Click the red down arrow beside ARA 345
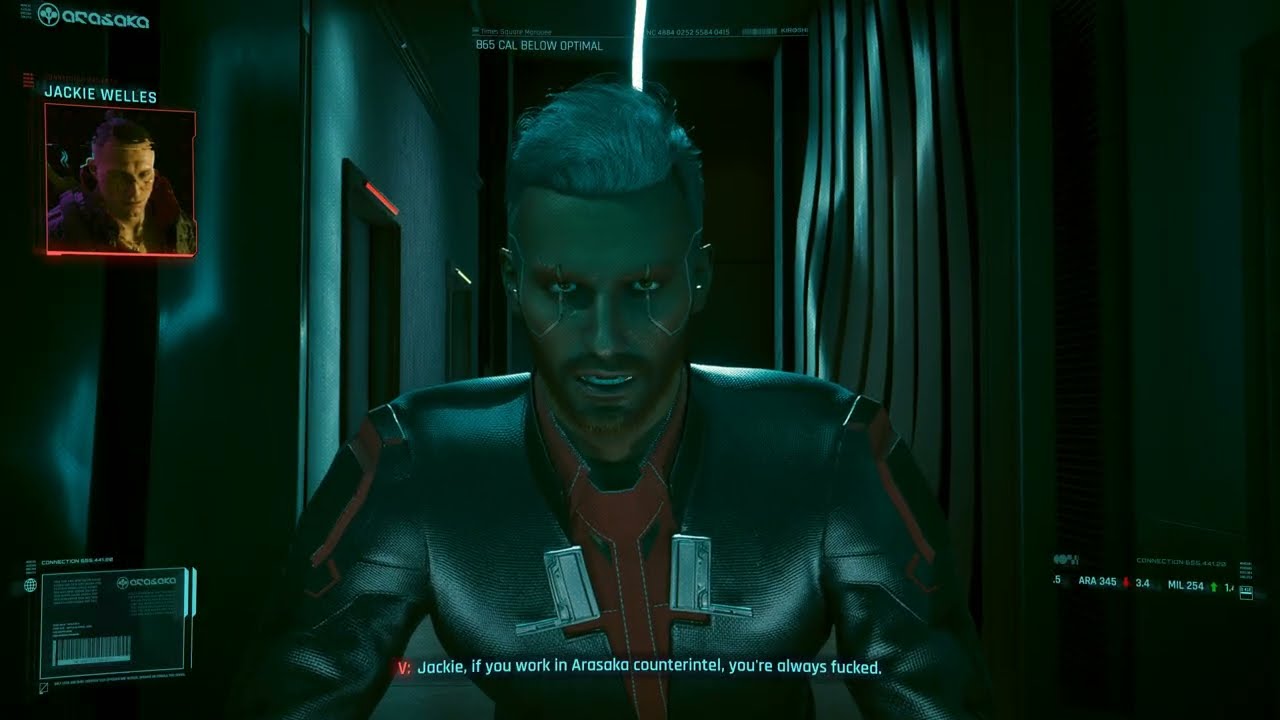The height and width of the screenshot is (720, 1280). click(x=1126, y=581)
